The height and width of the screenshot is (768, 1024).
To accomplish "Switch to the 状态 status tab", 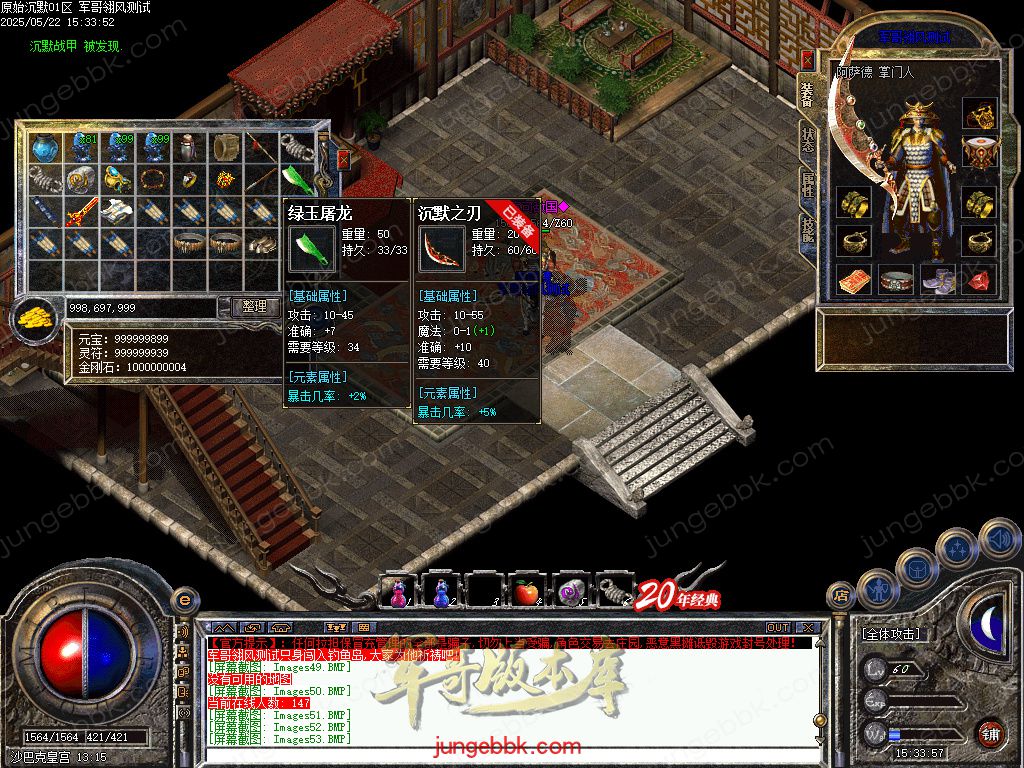I will click(807, 140).
